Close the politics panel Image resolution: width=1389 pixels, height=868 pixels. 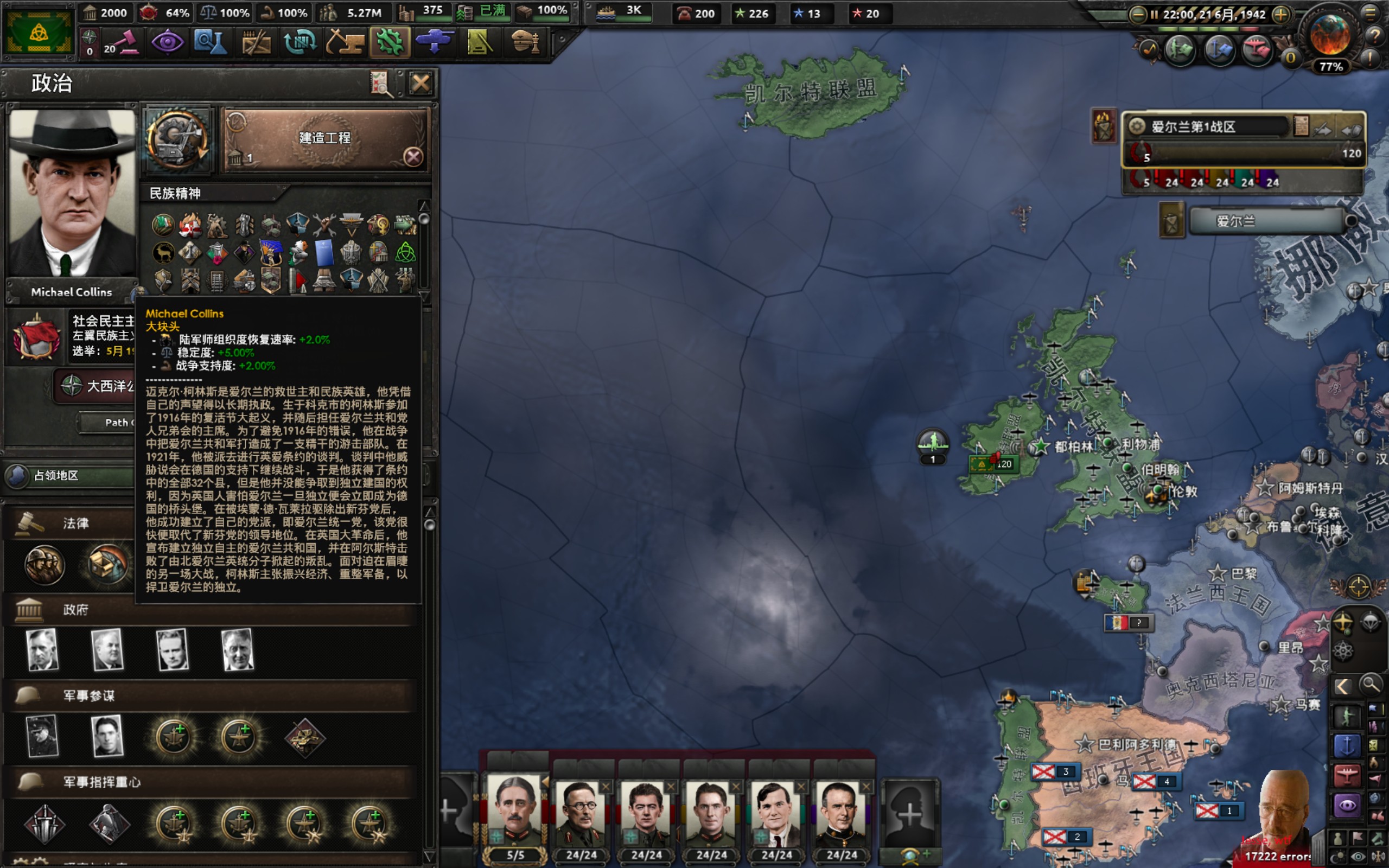point(420,84)
